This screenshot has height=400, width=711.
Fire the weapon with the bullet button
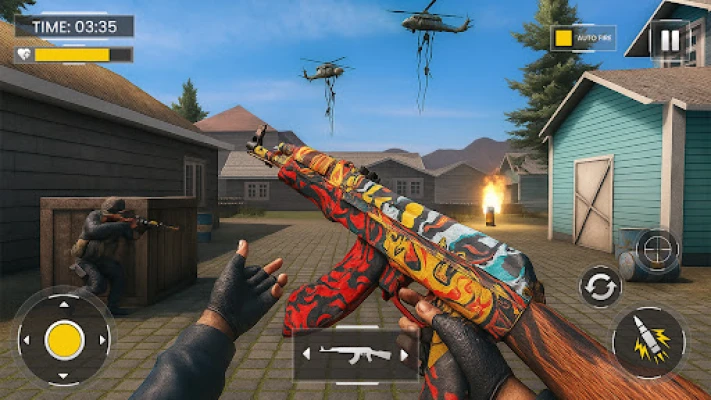pyautogui.click(x=648, y=342)
